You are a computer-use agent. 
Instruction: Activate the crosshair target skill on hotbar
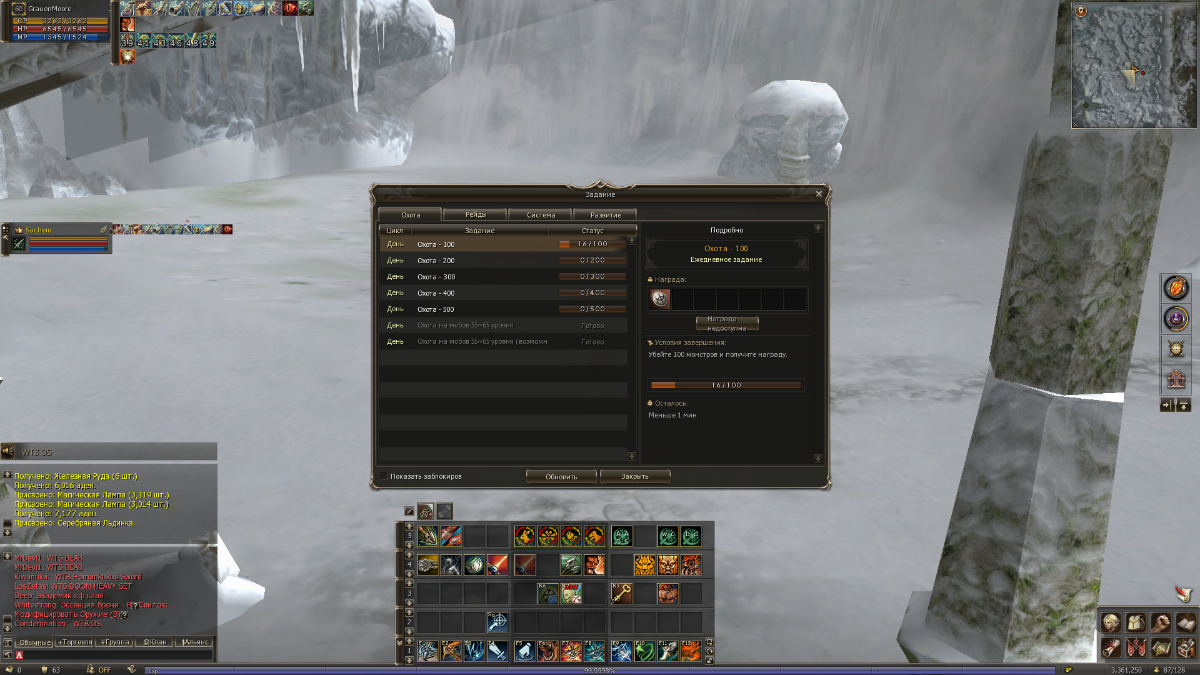pos(497,622)
